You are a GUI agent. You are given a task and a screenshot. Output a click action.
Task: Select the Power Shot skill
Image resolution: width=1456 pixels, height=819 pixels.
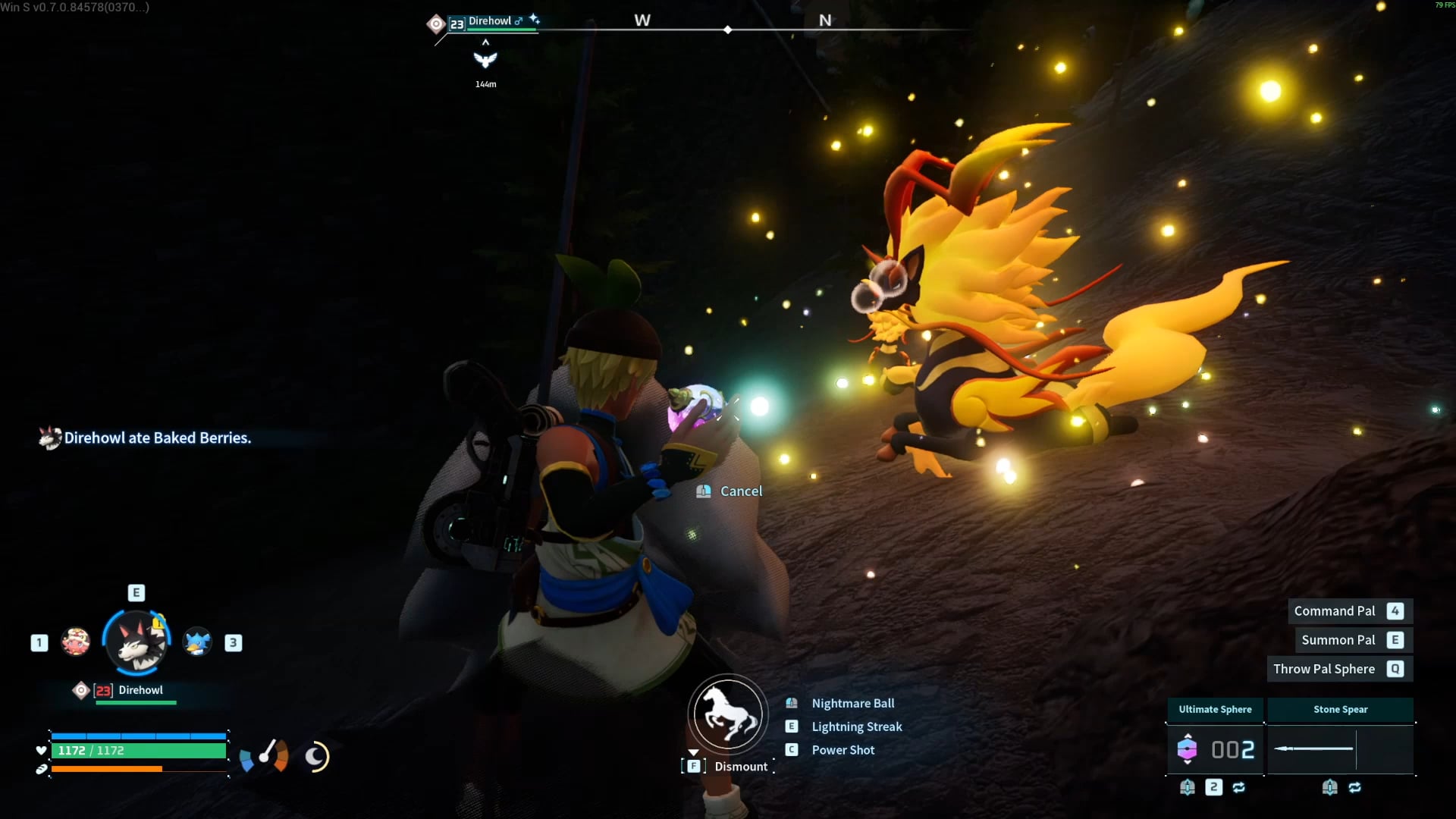[x=843, y=750]
